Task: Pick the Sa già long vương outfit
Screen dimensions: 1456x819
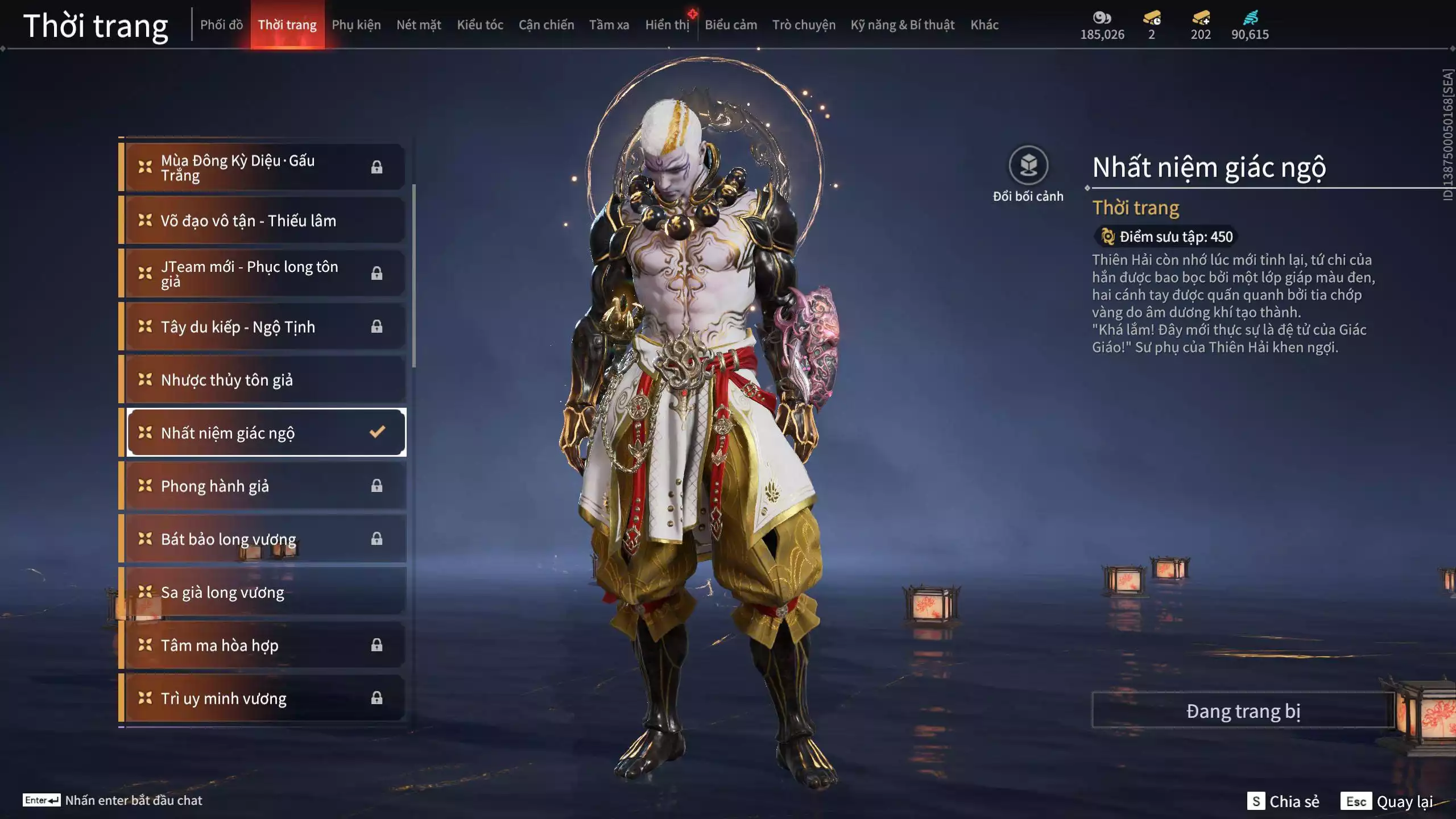Action: point(265,592)
